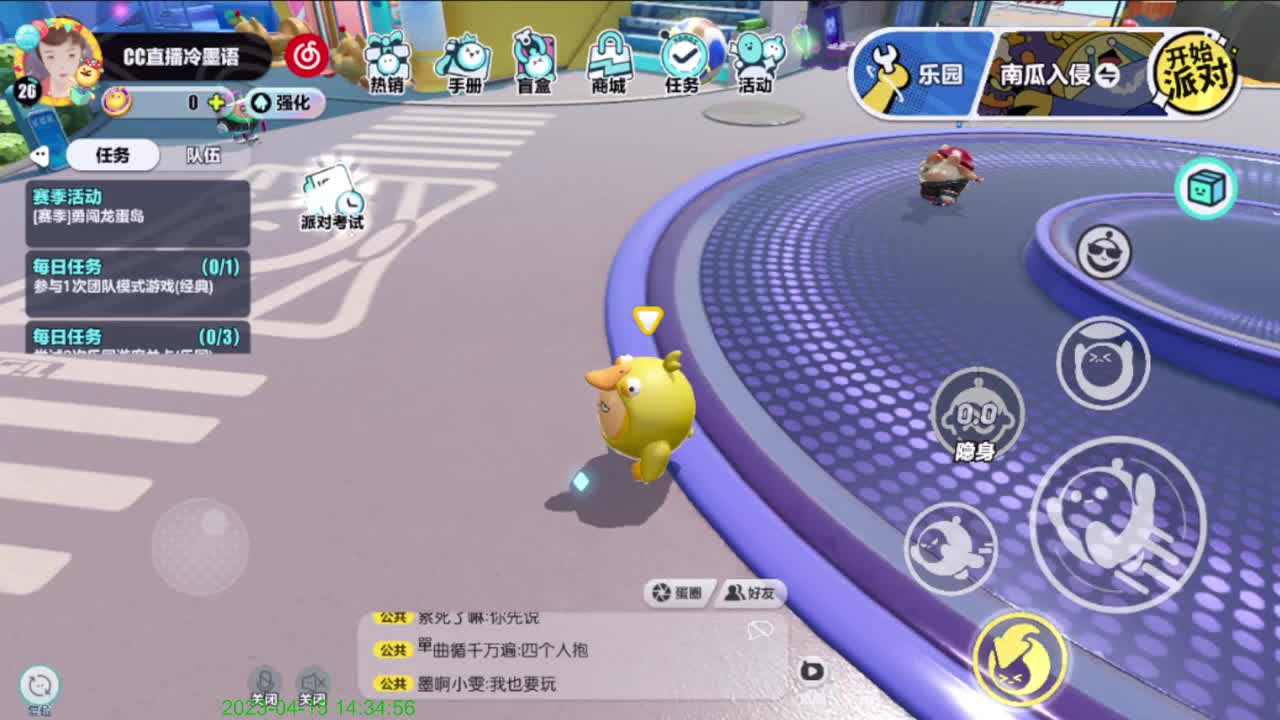Switch to the 队伍 team tab
This screenshot has width=1280, height=720.
click(x=202, y=156)
